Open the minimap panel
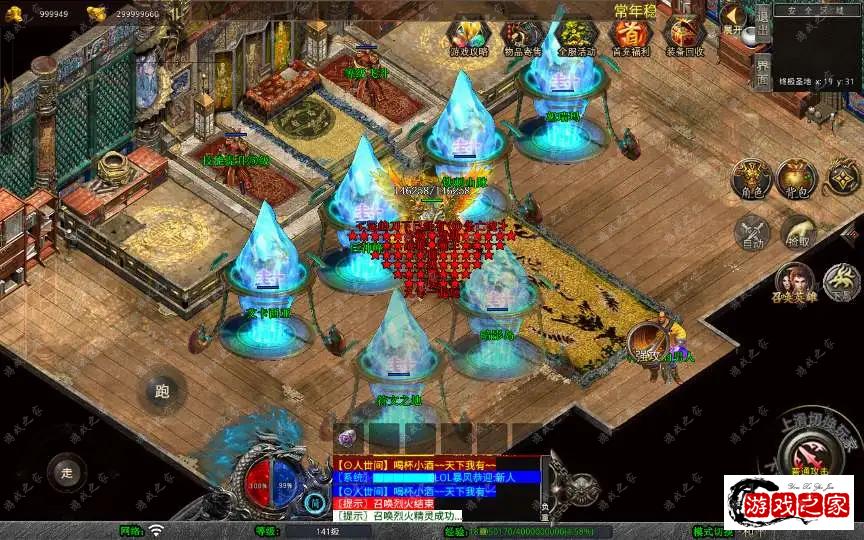 coord(817,45)
